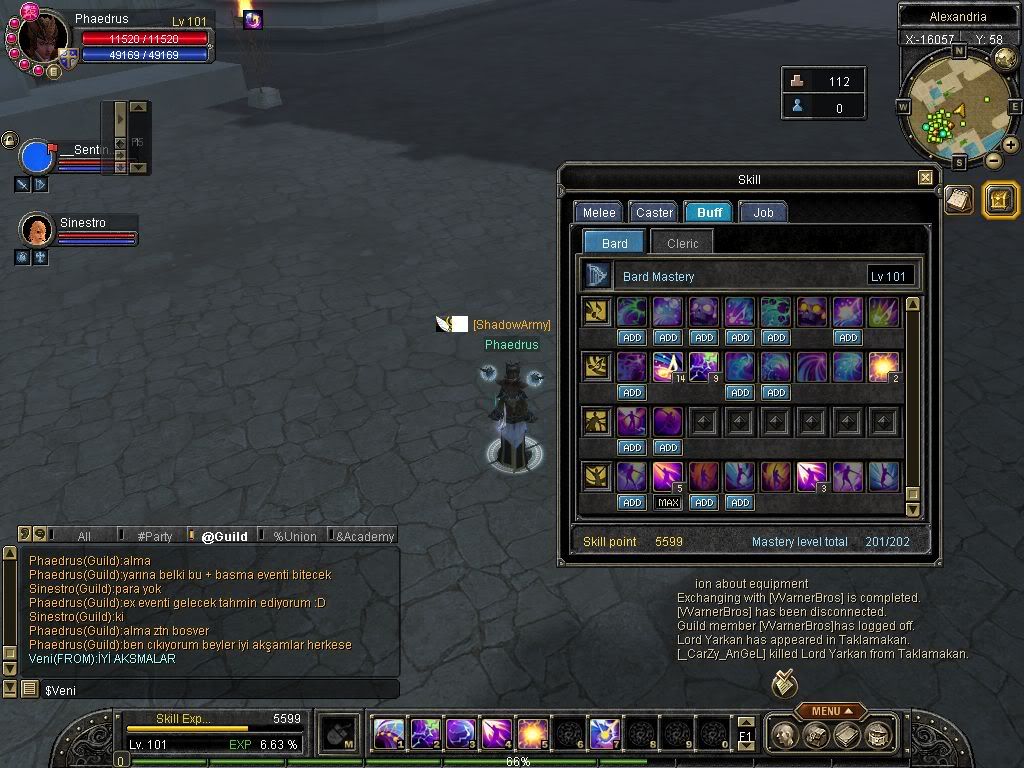Use the skill in hotbar slot 5
The height and width of the screenshot is (768, 1024).
pyautogui.click(x=531, y=735)
